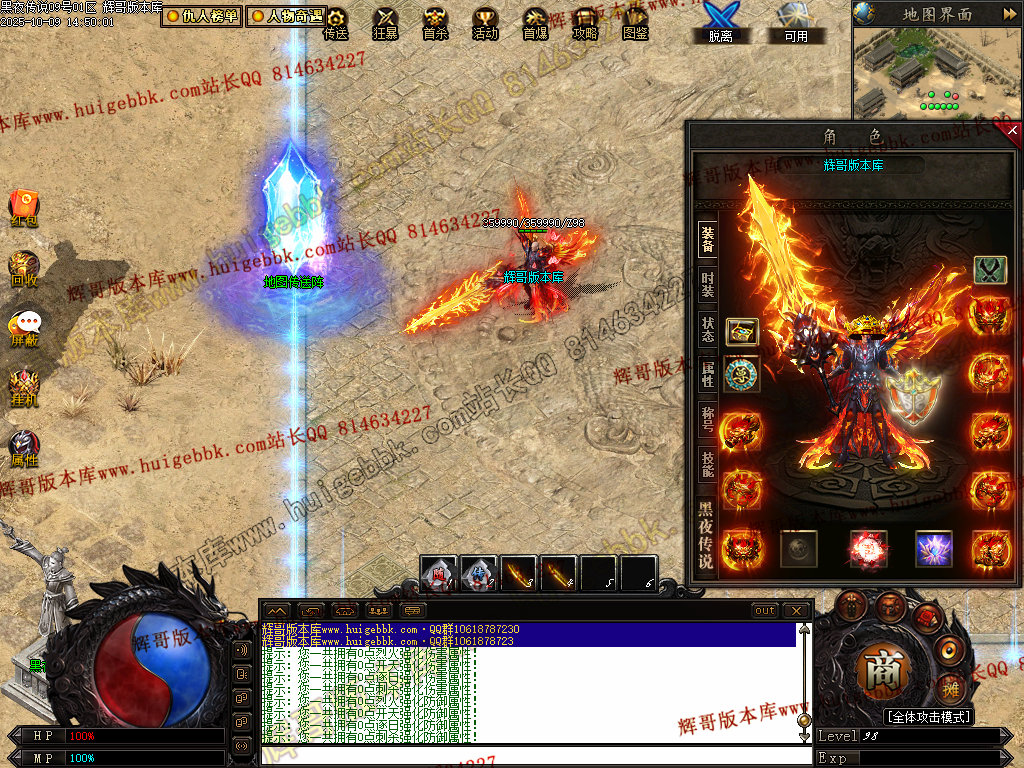
Task: Open the 回收 recycle icon
Action: pos(24,267)
